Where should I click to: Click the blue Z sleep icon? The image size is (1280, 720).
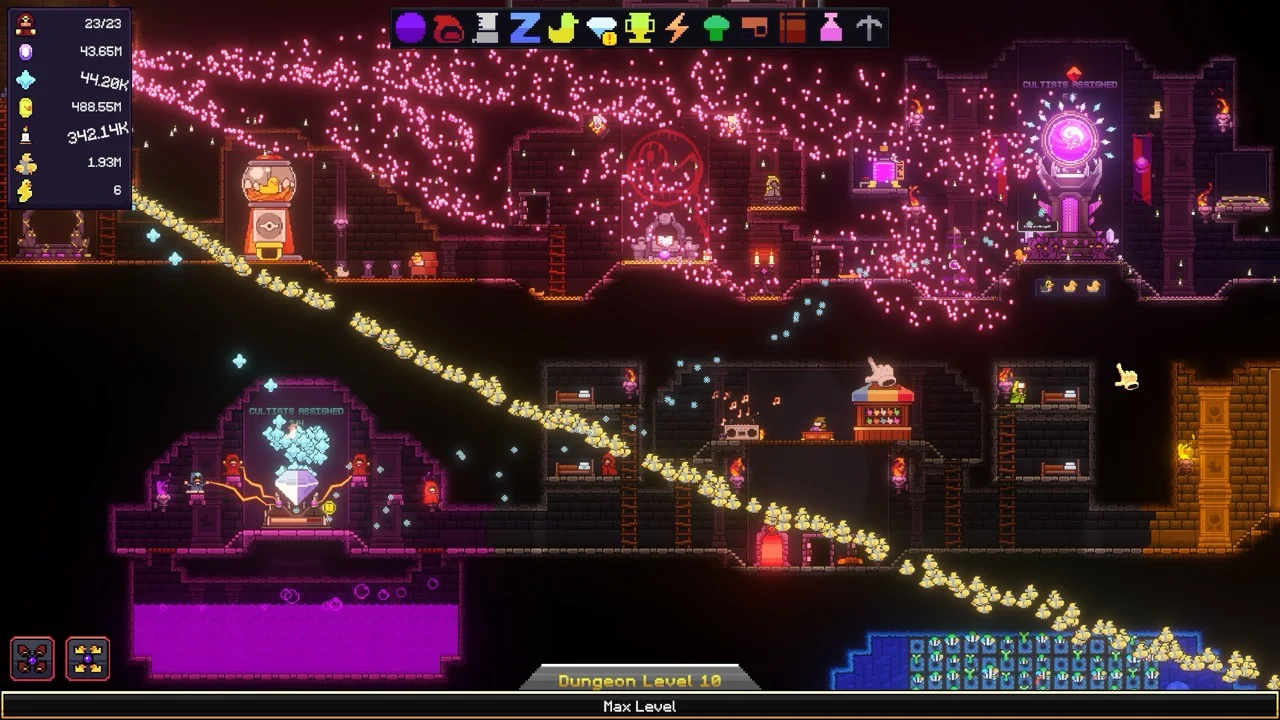tap(524, 28)
